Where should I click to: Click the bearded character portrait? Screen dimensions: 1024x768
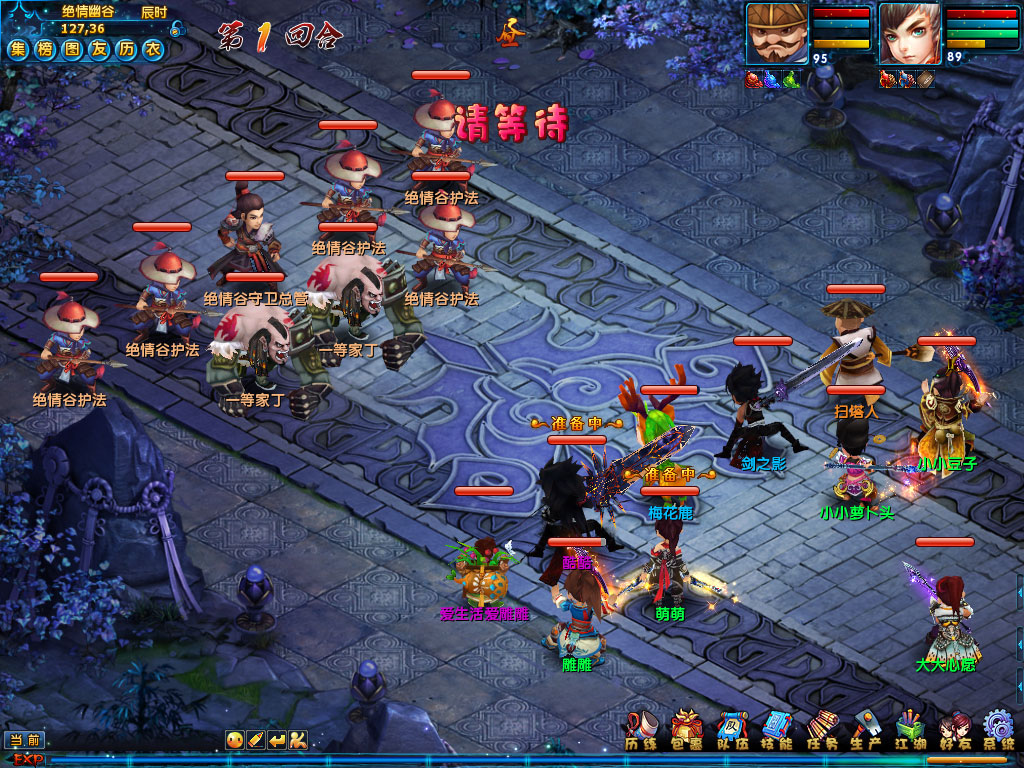(777, 34)
